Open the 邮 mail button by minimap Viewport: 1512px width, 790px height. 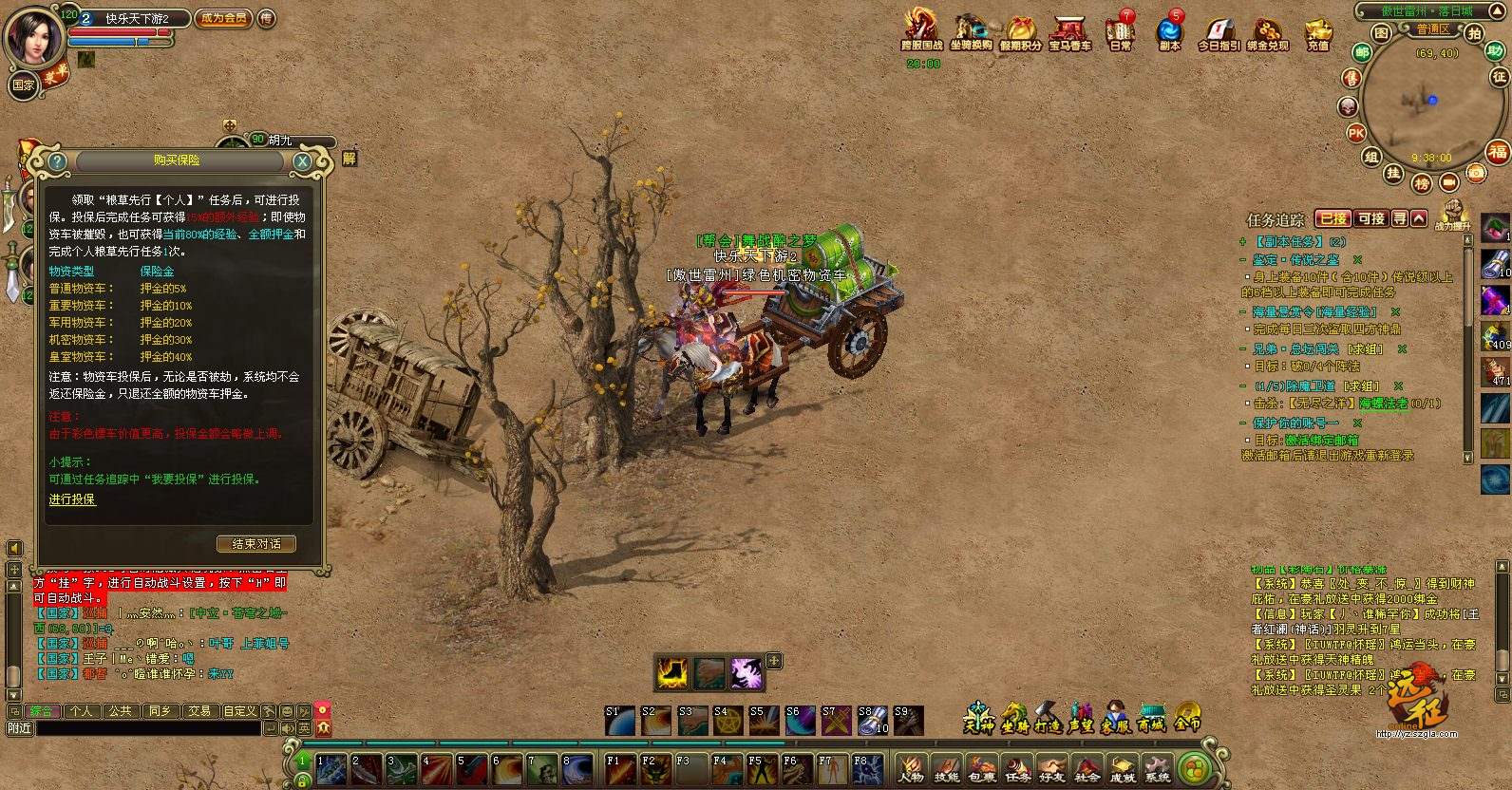tap(1362, 53)
